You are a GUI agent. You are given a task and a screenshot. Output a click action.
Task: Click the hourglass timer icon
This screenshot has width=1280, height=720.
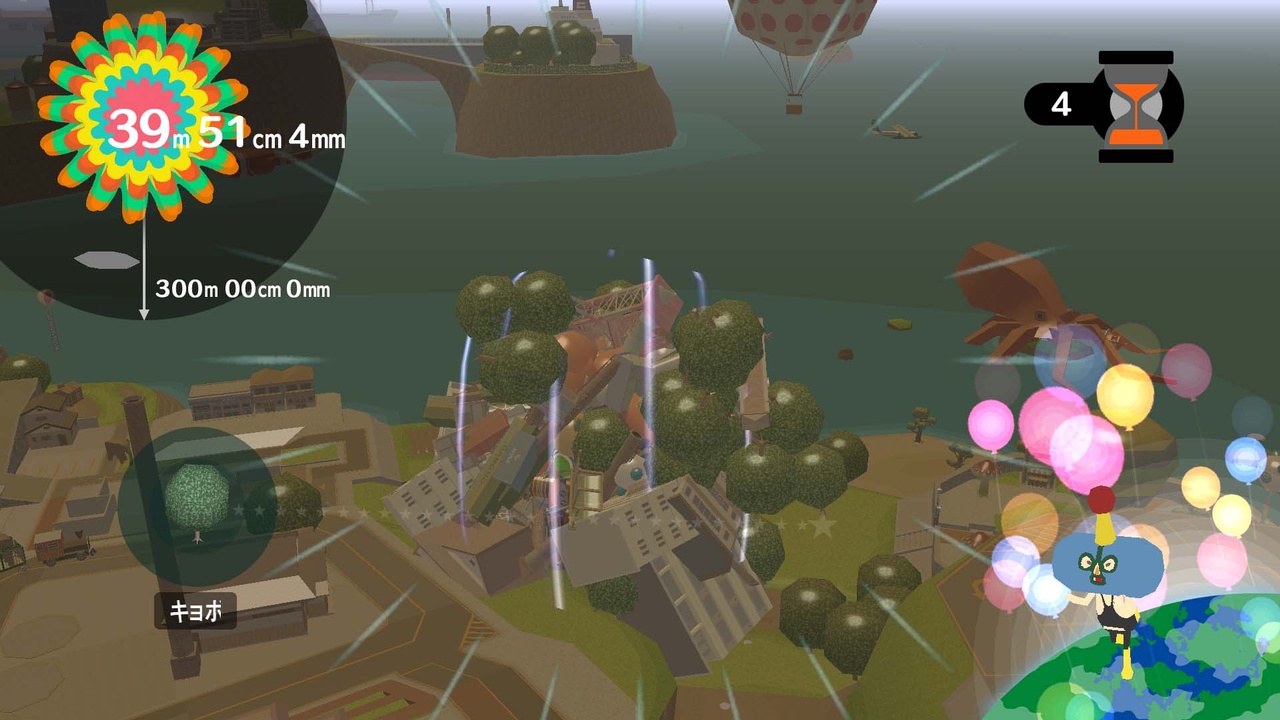tap(1135, 105)
